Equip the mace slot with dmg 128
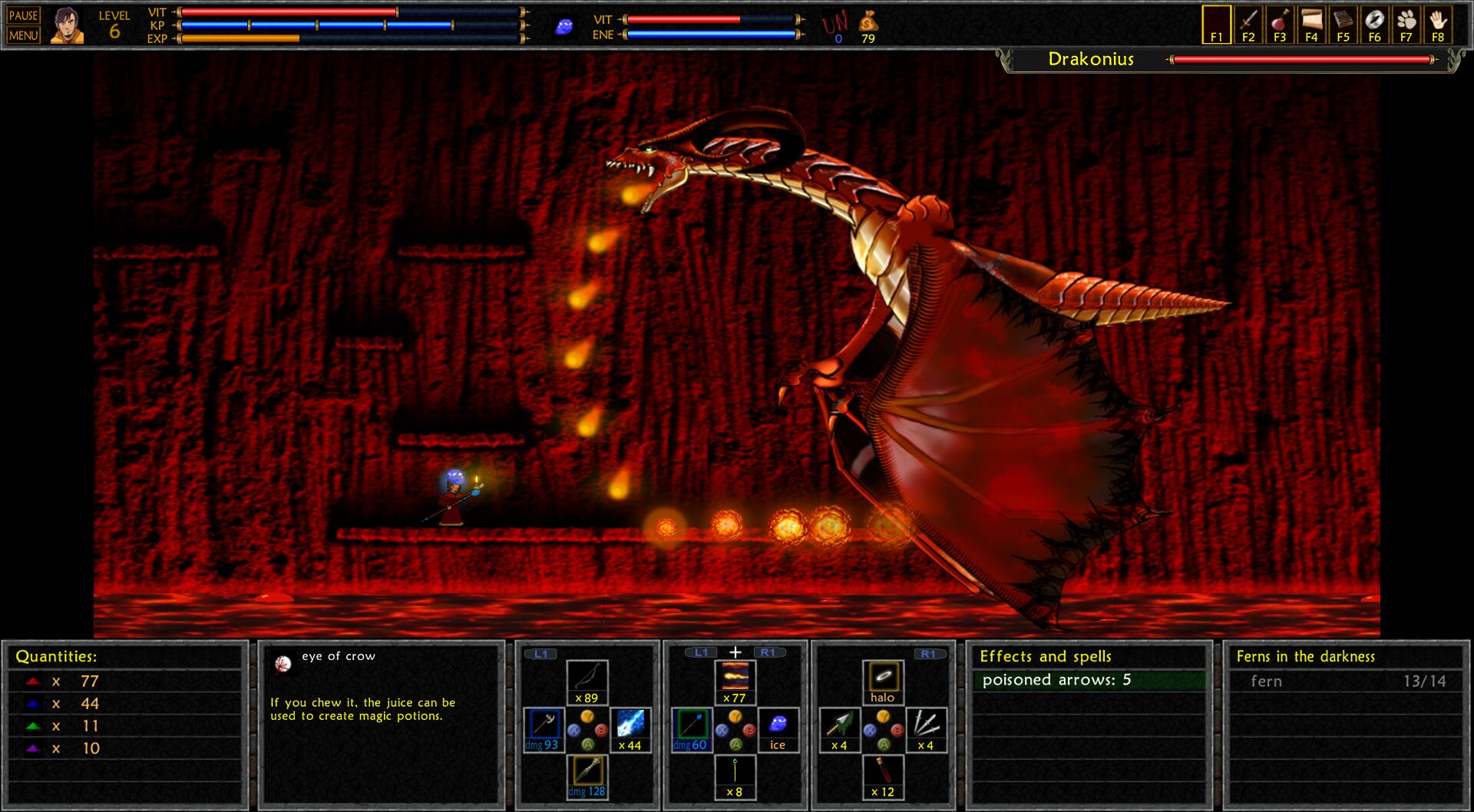Viewport: 1474px width, 812px height. [587, 776]
